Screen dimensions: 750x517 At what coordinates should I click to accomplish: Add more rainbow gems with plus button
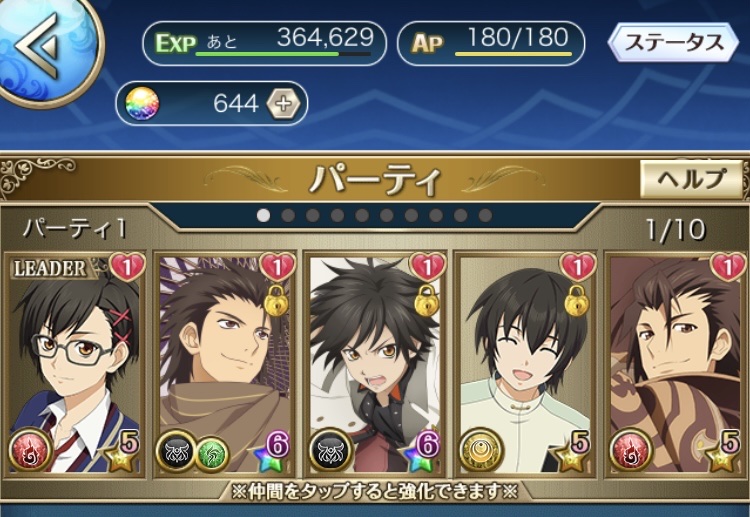[286, 103]
